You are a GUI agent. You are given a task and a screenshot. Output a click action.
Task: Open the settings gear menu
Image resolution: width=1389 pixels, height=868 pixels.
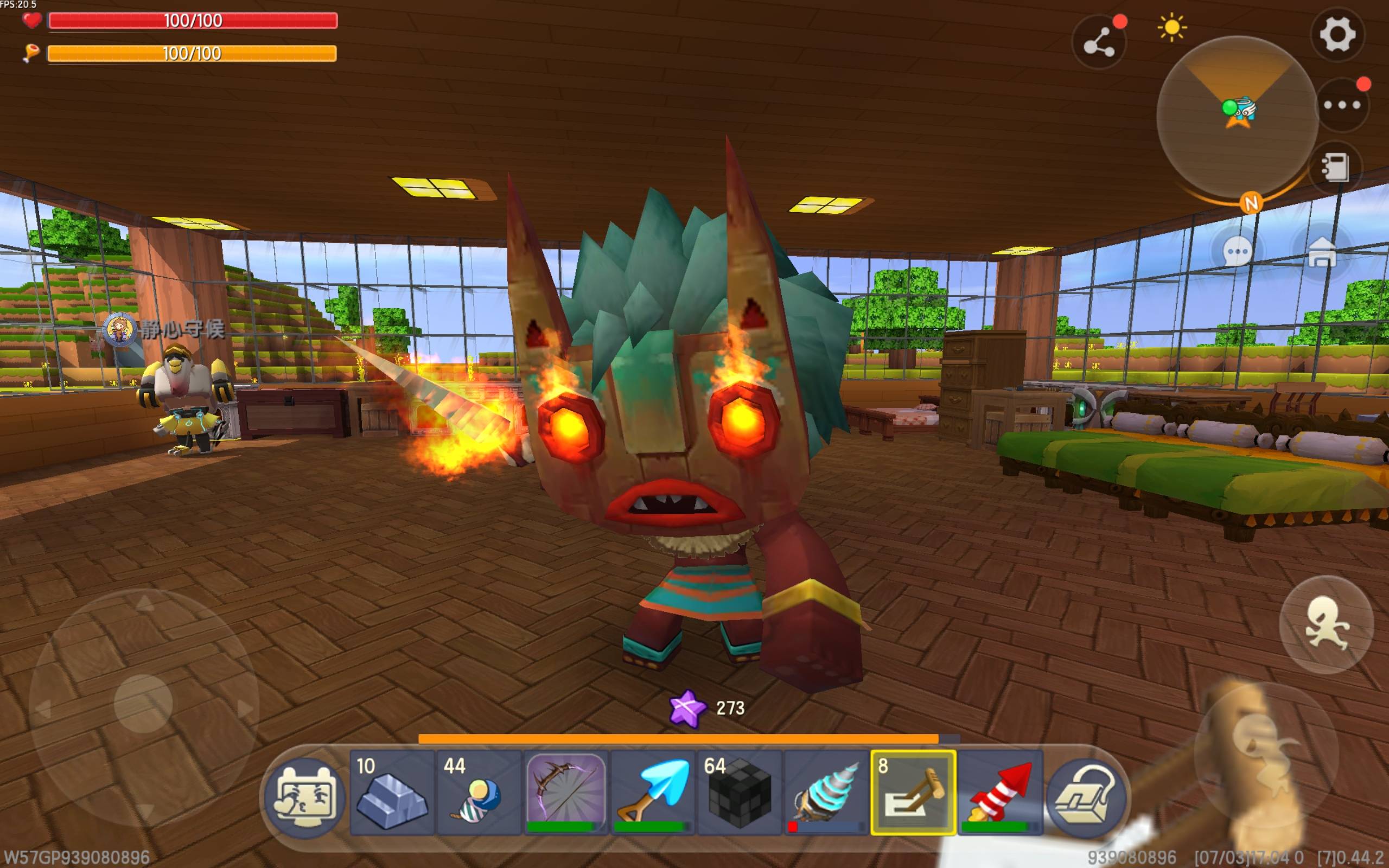1337,34
